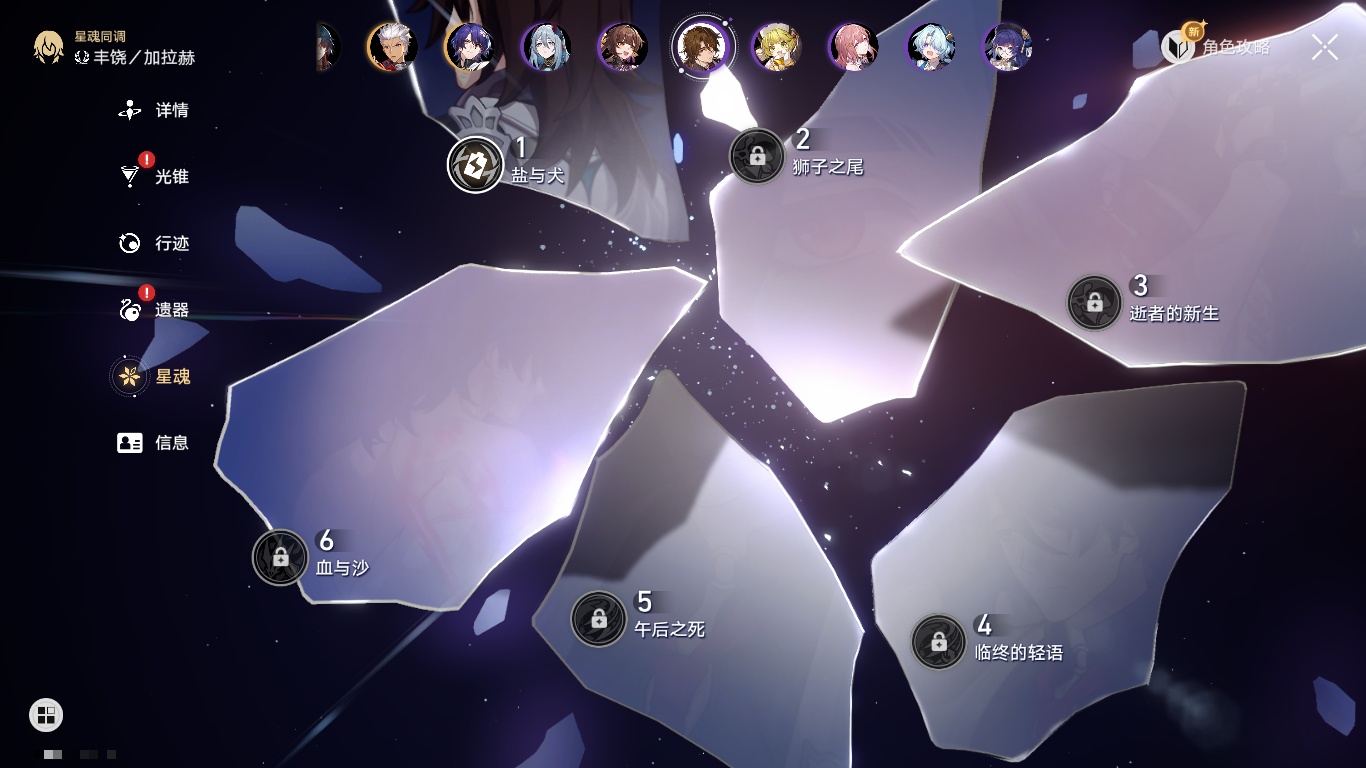Check locked eidolon 5 午后之死
Image resolution: width=1366 pixels, height=768 pixels.
click(x=599, y=619)
